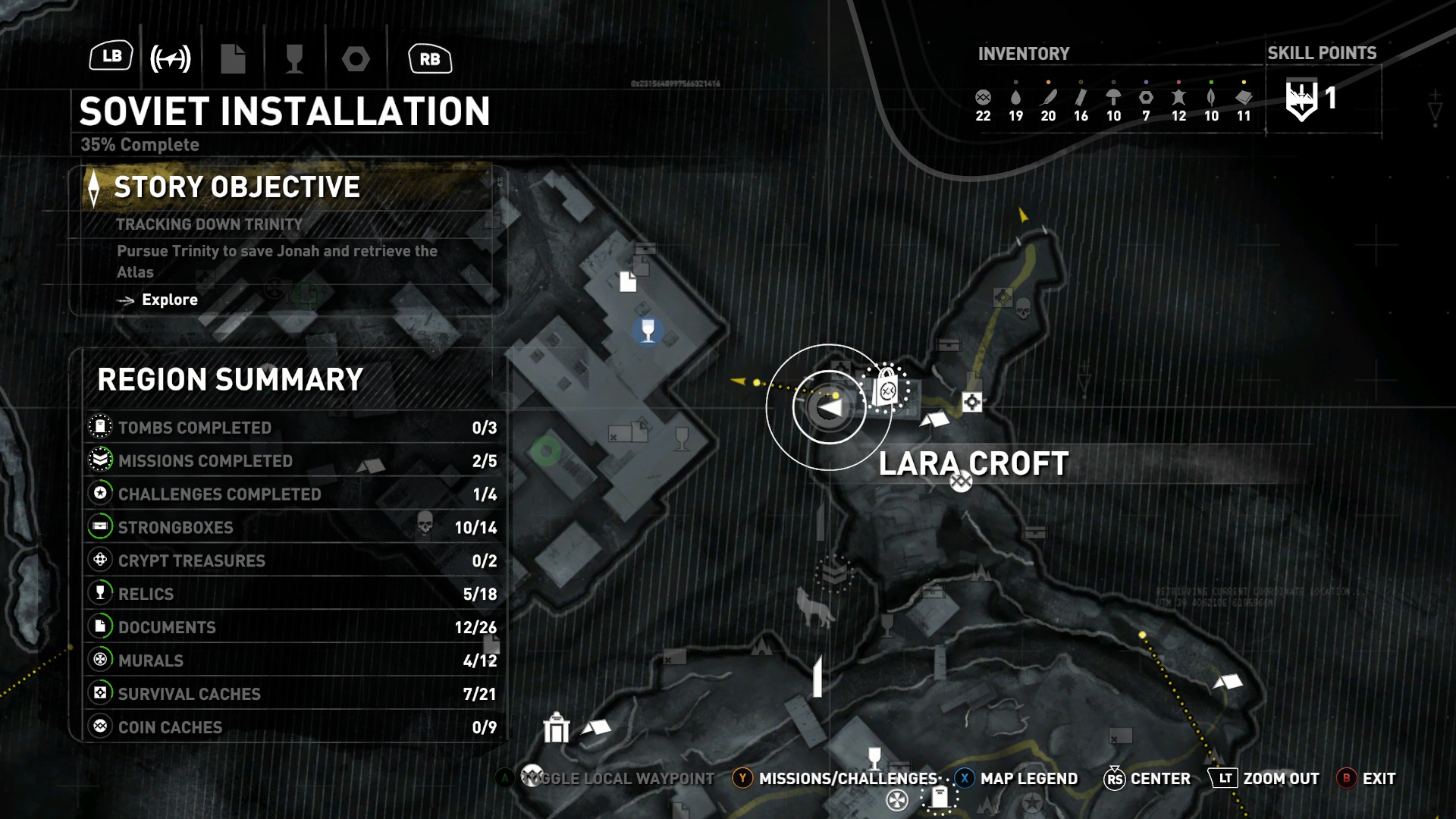Open the skill points icon

tap(1302, 99)
